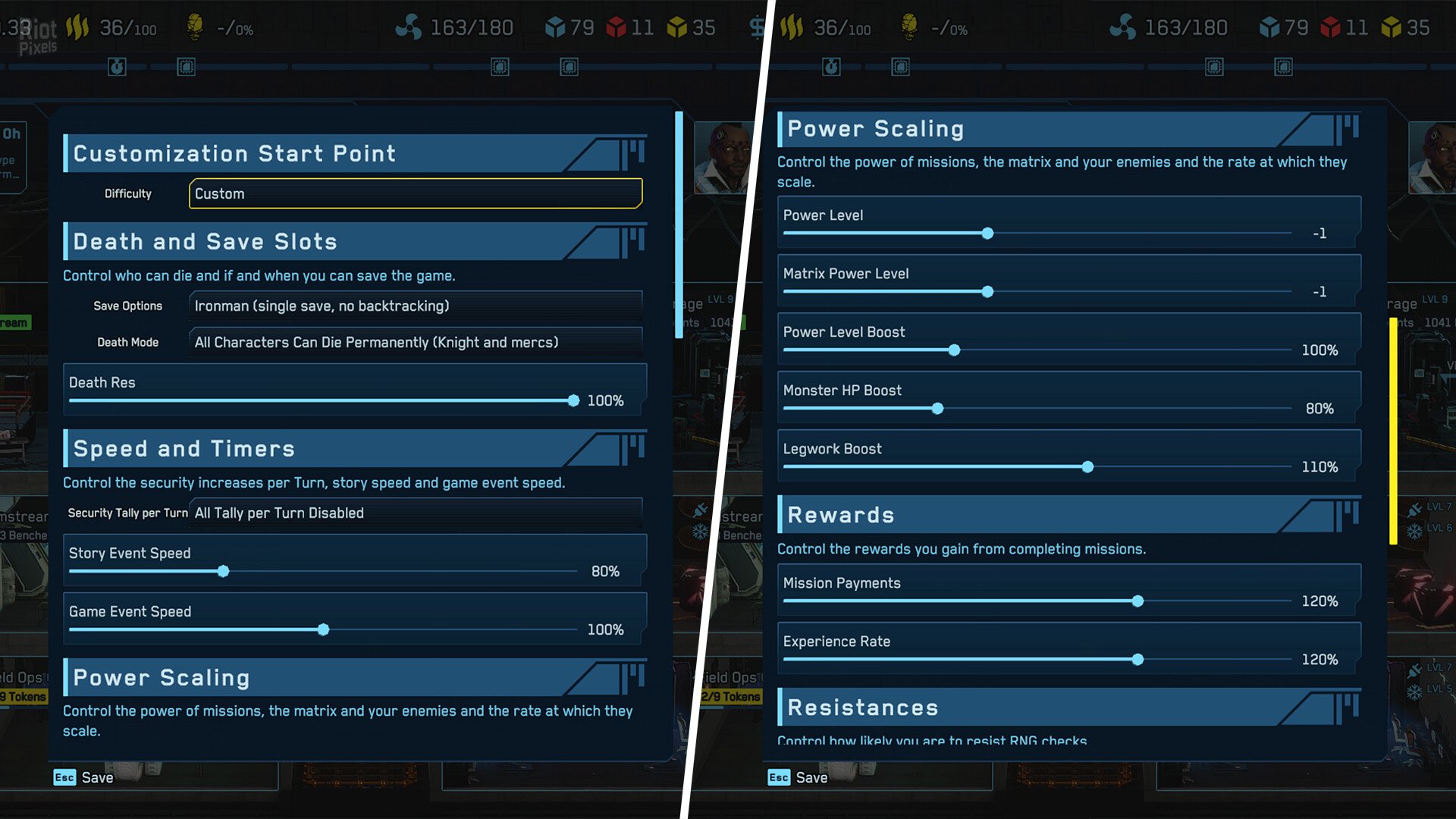Image resolution: width=1456 pixels, height=819 pixels.
Task: Adjust the Legwork Boost slider
Action: click(x=1087, y=467)
